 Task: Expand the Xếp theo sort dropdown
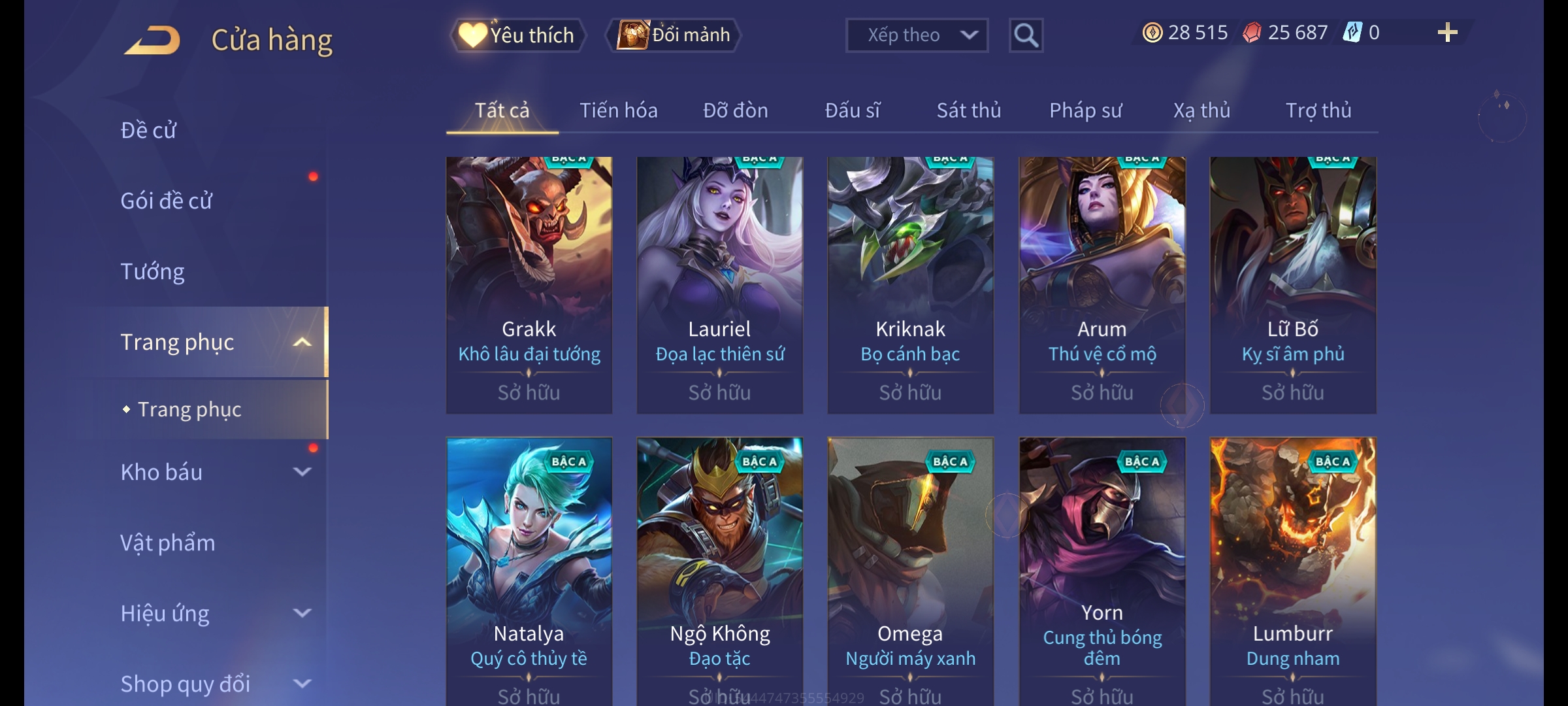(916, 35)
